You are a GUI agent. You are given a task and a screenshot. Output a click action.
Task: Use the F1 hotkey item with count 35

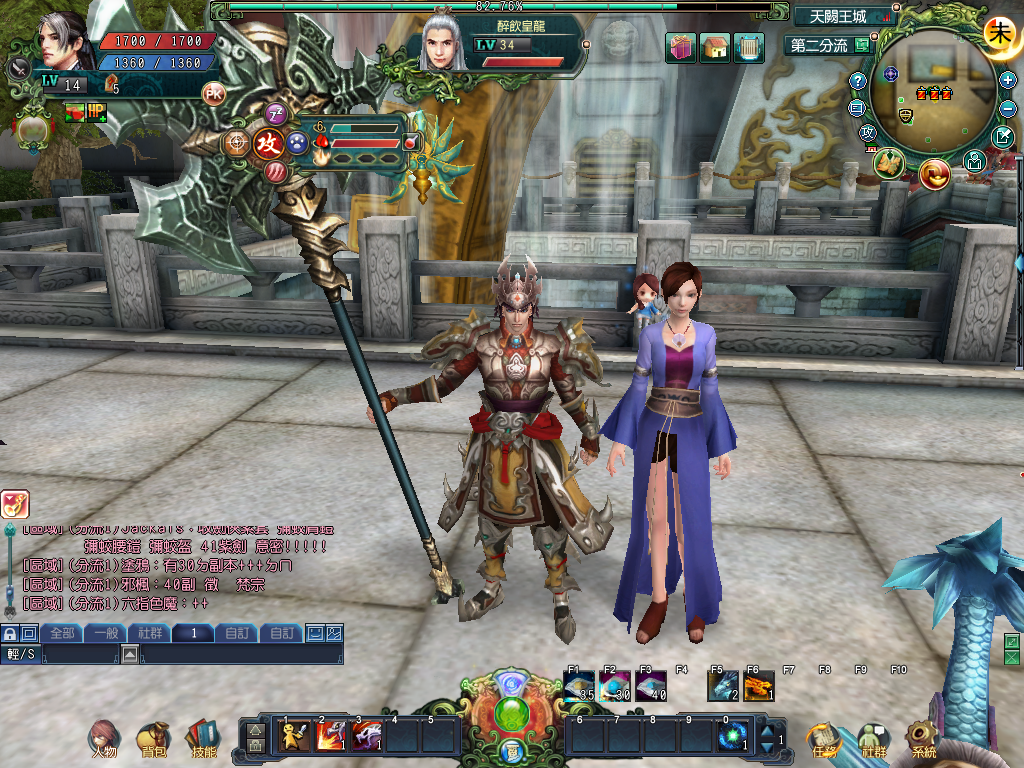tap(579, 685)
